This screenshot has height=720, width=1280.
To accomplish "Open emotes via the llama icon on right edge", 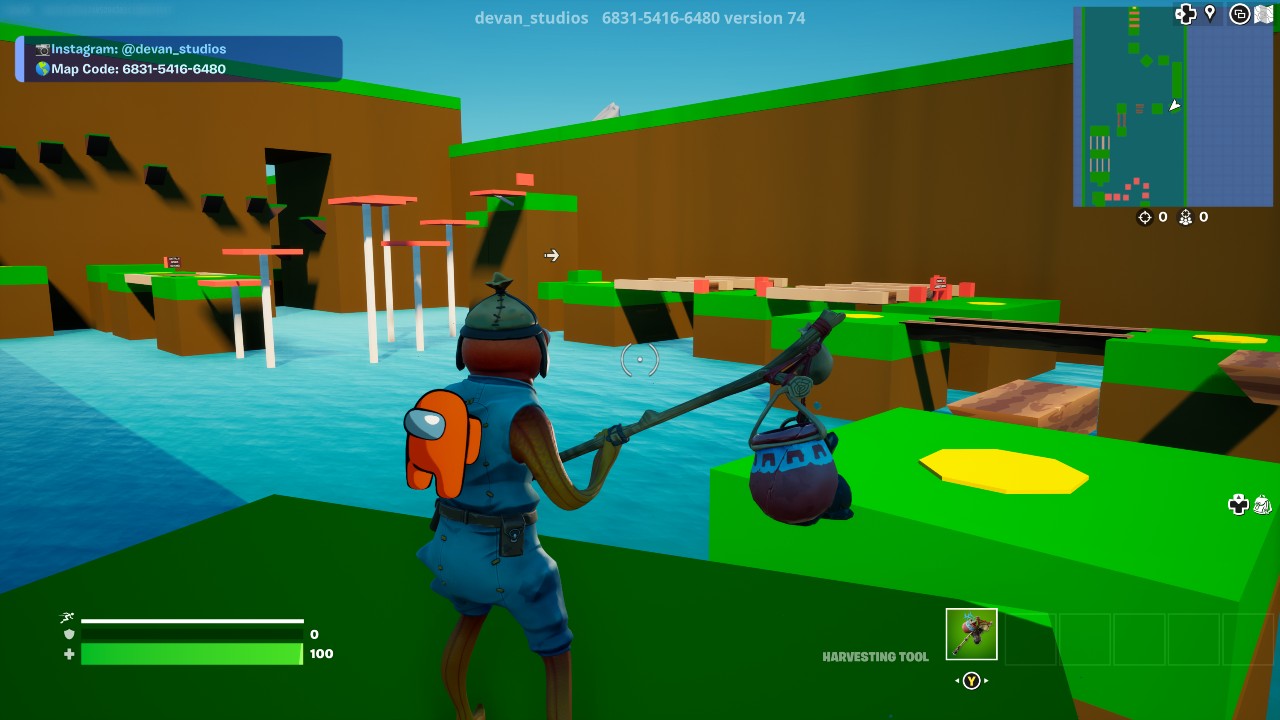I will tap(1262, 506).
